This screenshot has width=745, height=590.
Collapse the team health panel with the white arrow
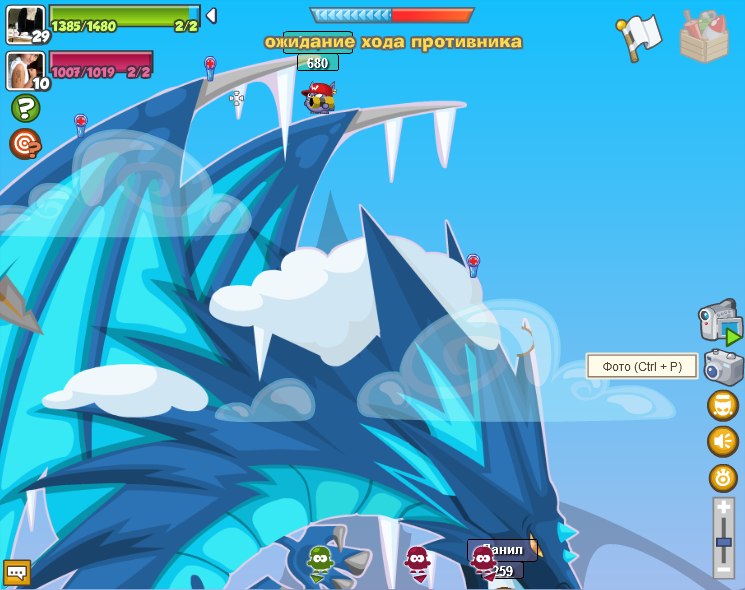point(211,16)
